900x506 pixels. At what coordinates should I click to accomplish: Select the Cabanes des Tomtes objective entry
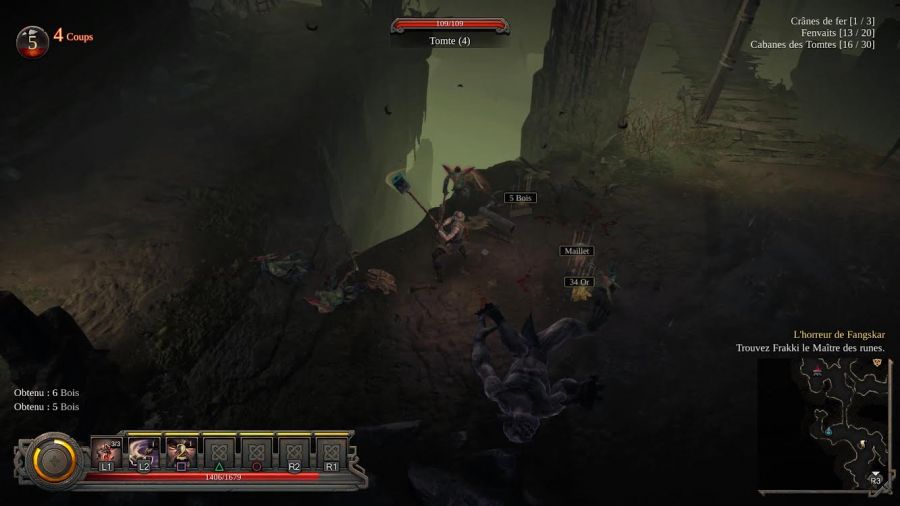click(812, 44)
